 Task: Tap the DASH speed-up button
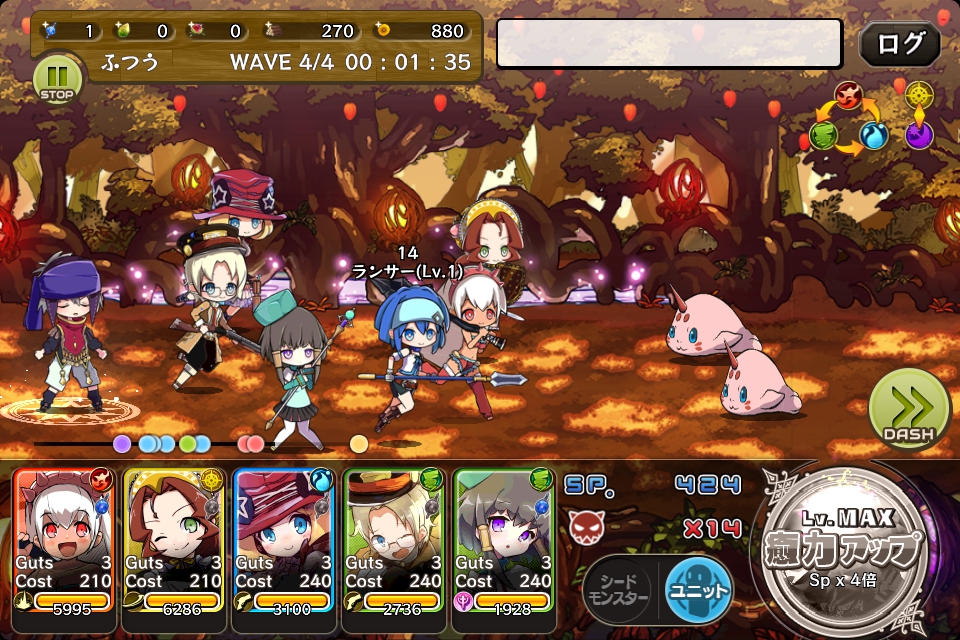pos(909,411)
